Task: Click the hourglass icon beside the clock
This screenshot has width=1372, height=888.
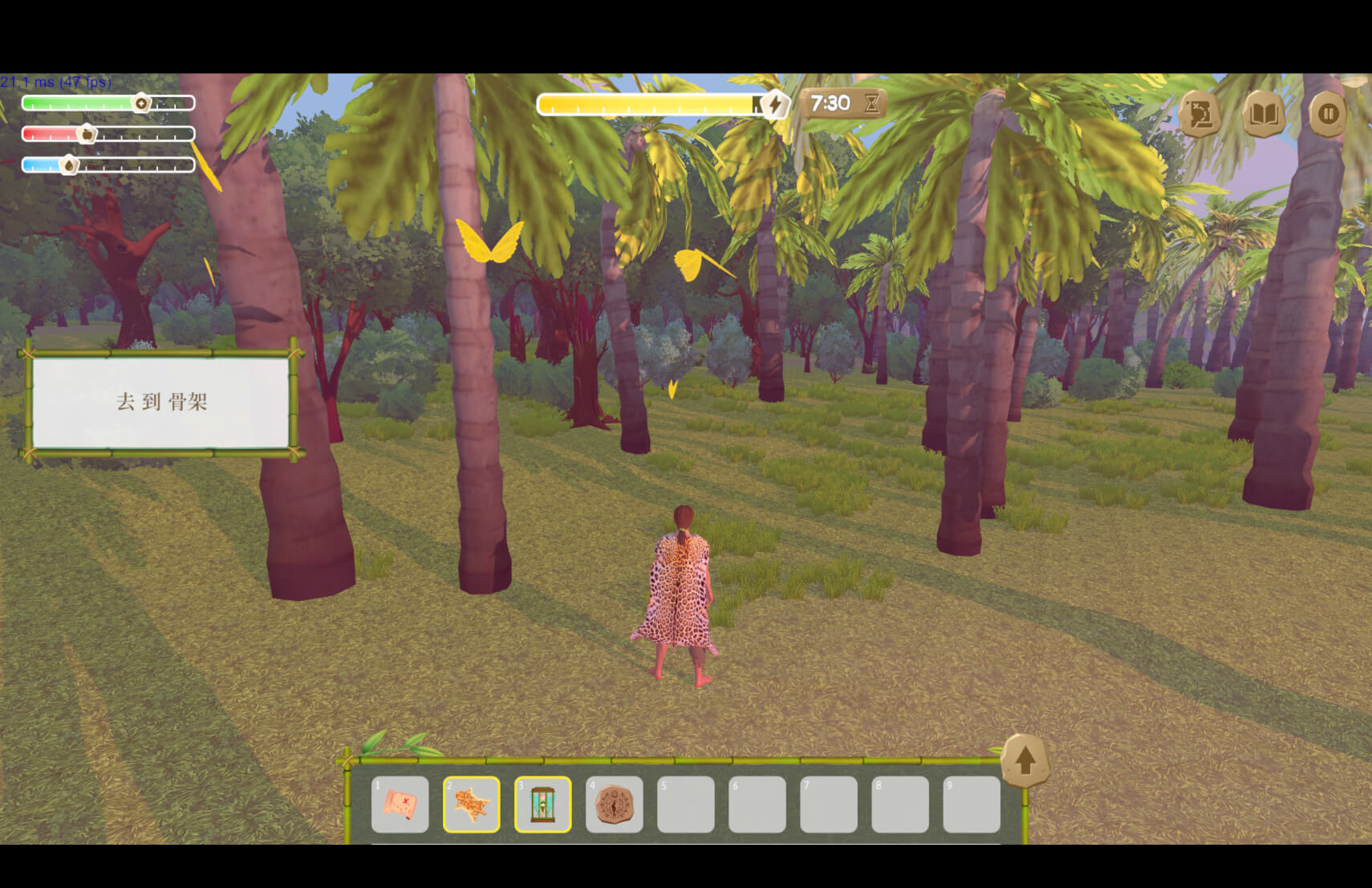Action: 871,103
